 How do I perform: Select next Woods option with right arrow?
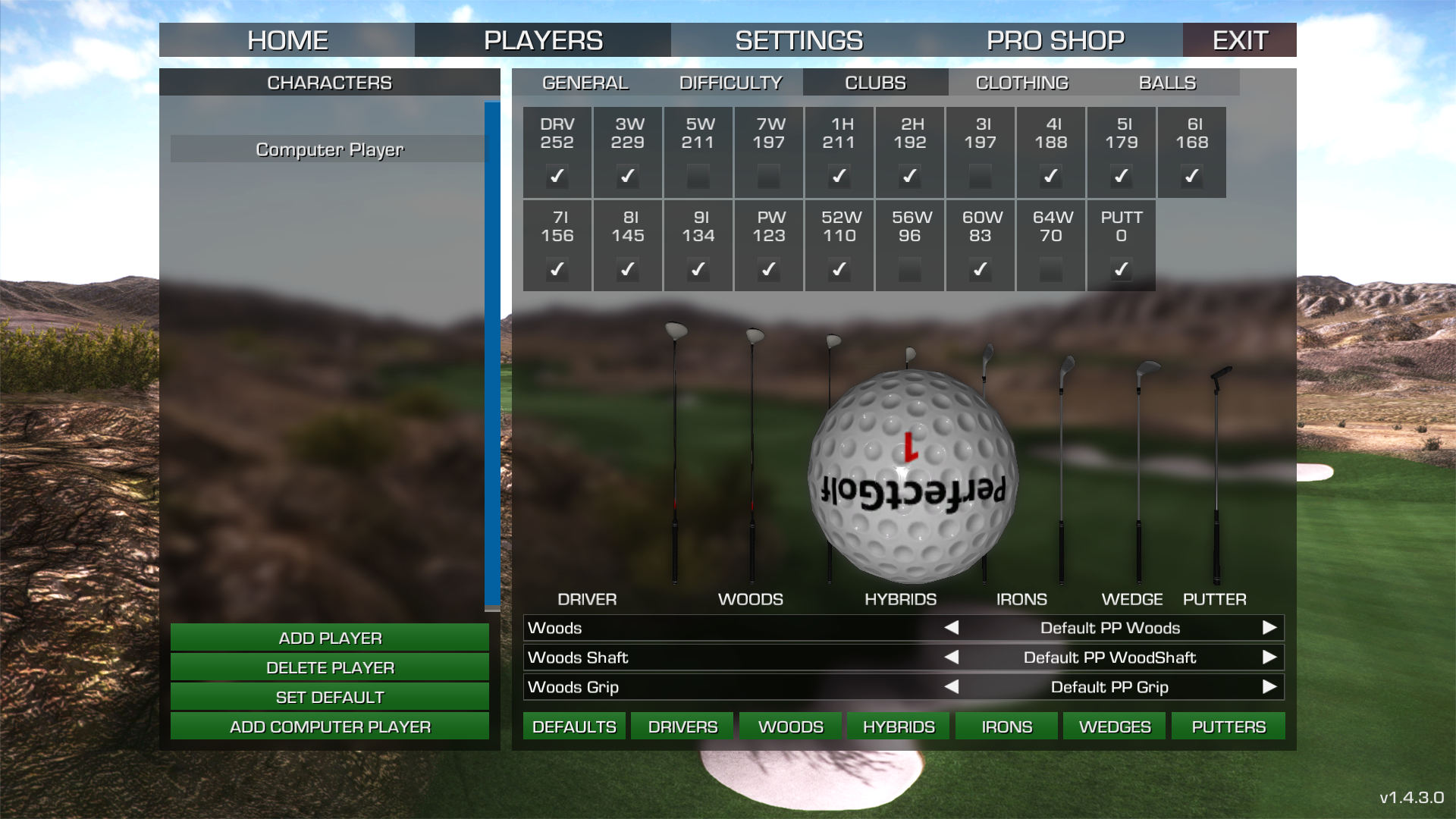pos(1269,628)
